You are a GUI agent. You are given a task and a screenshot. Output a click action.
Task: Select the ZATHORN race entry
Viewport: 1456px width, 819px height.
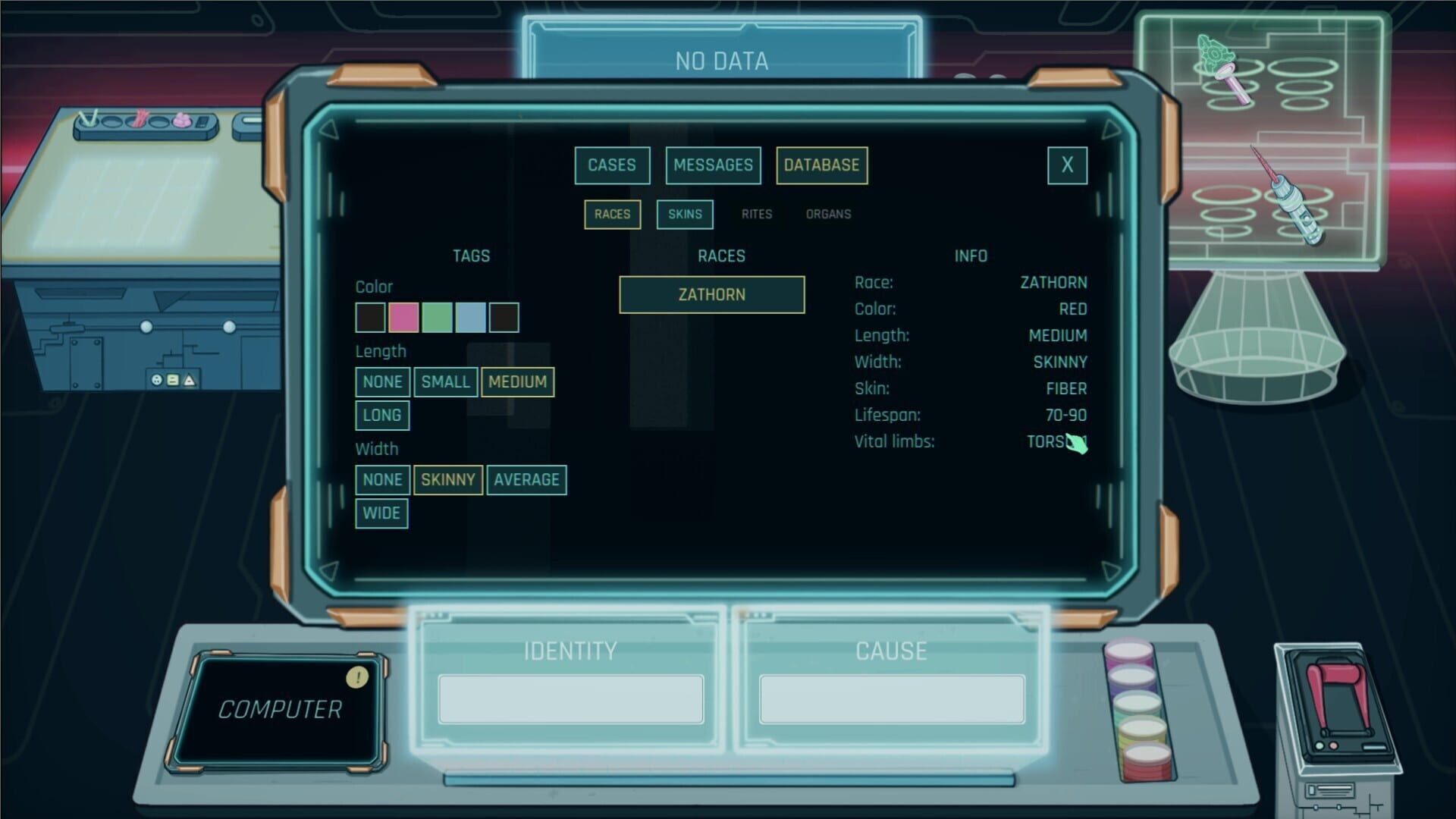point(711,294)
